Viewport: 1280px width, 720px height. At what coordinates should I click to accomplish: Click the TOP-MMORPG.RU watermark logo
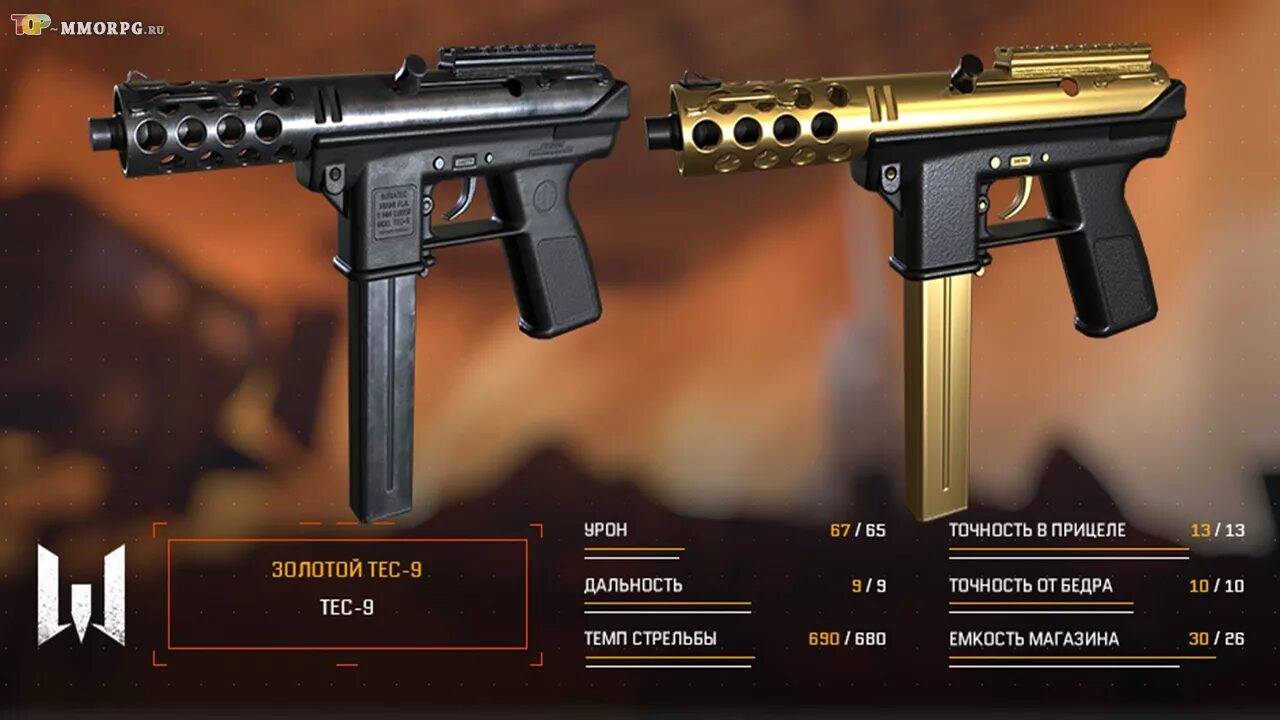[x=87, y=26]
